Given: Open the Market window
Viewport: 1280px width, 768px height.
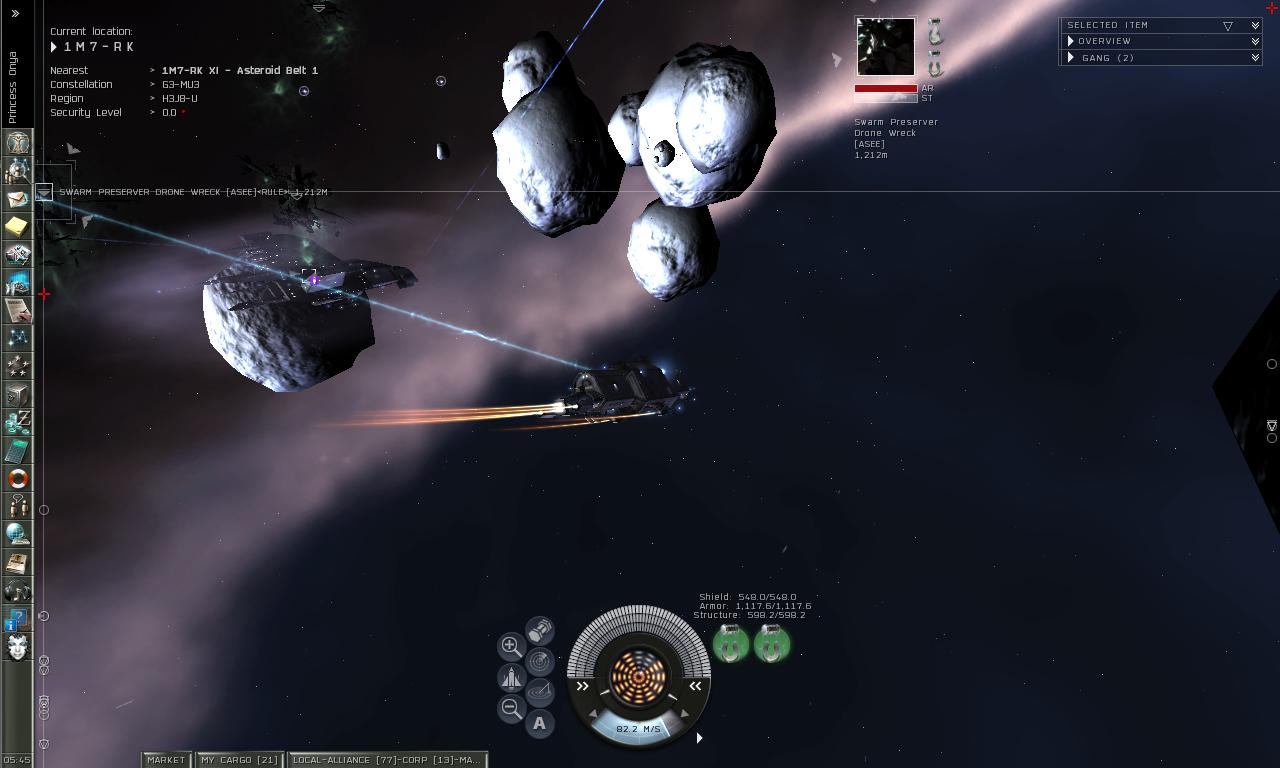Looking at the screenshot, I should (166, 760).
